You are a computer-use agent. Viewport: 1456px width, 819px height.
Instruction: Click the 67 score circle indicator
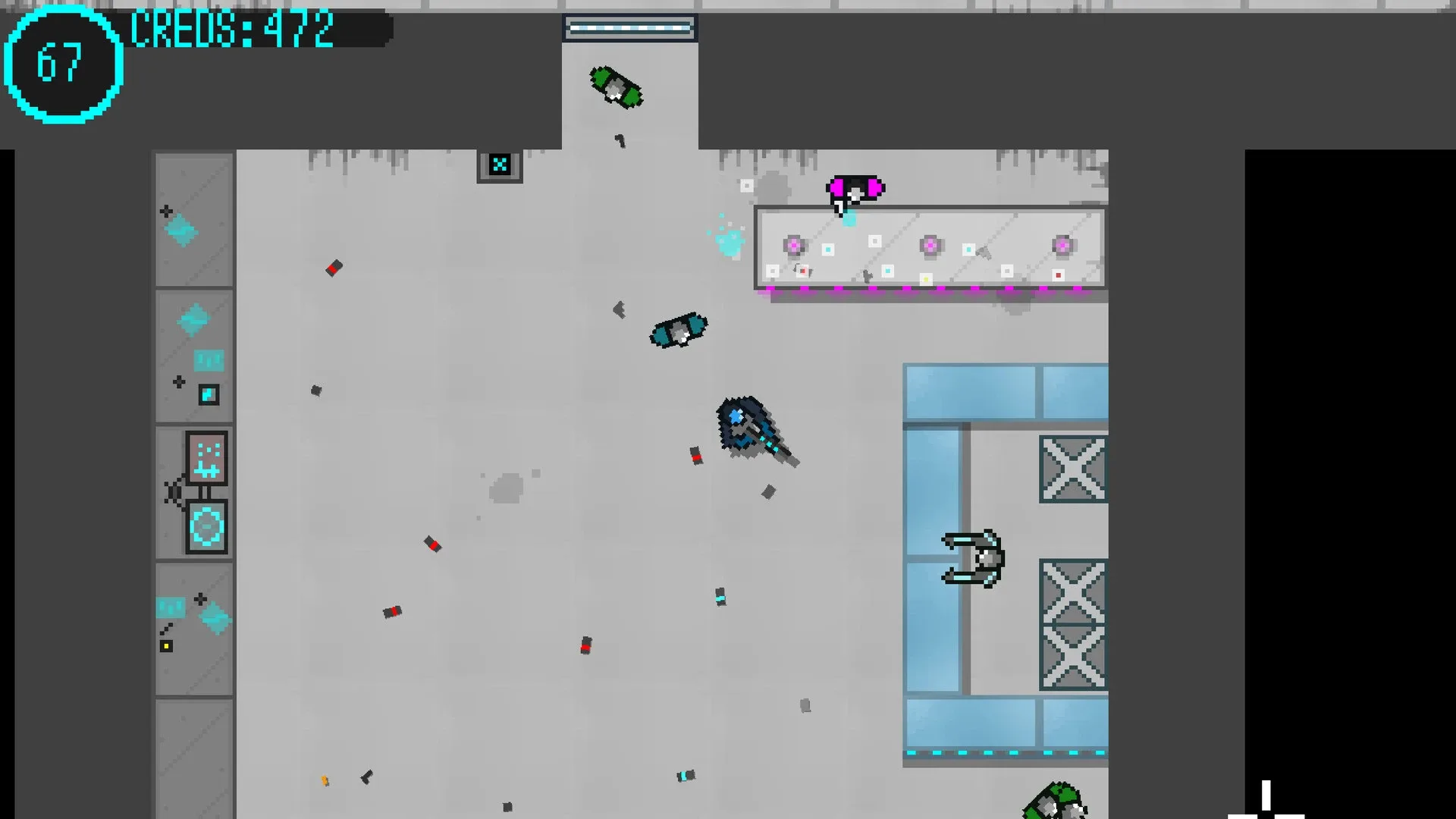(62, 64)
